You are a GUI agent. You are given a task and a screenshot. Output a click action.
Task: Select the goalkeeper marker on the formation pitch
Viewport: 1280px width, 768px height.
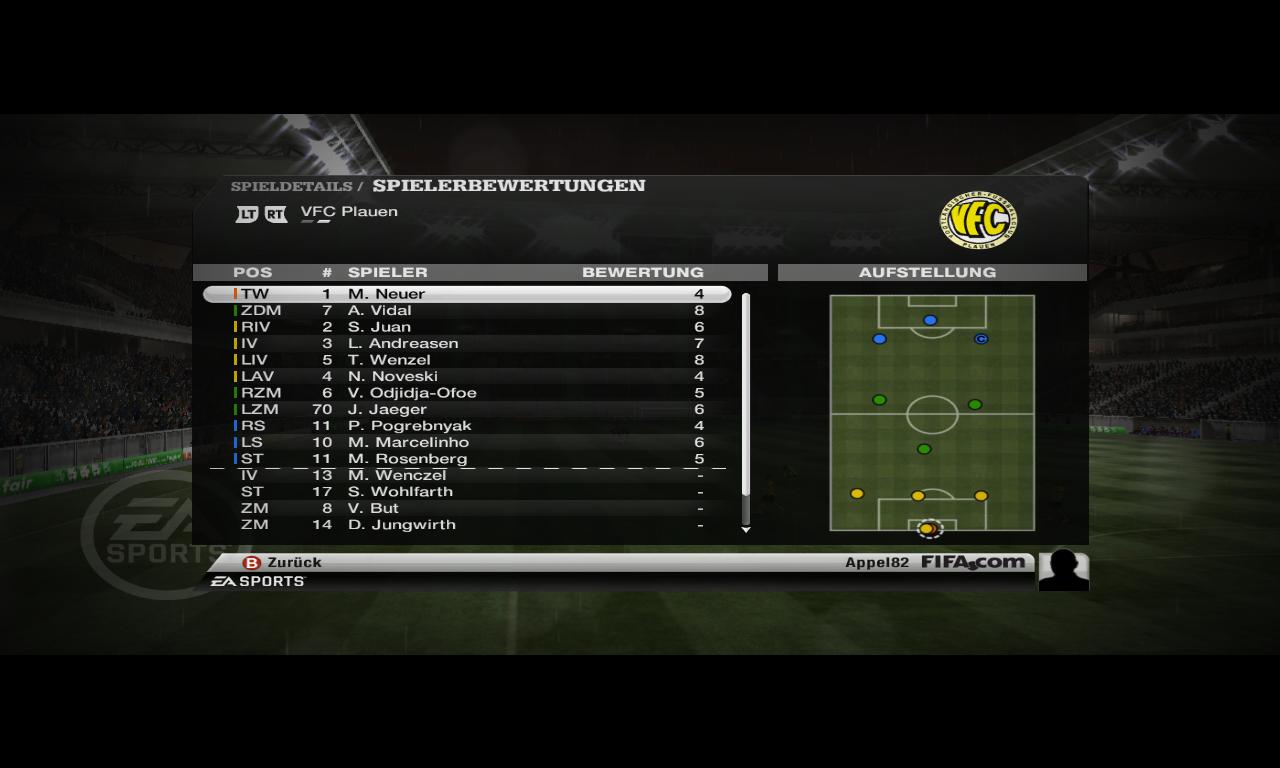coord(928,528)
